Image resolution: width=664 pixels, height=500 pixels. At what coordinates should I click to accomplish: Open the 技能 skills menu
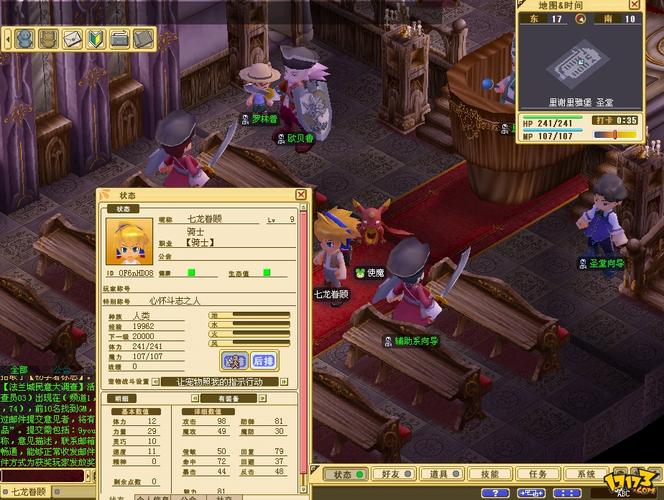487,474
